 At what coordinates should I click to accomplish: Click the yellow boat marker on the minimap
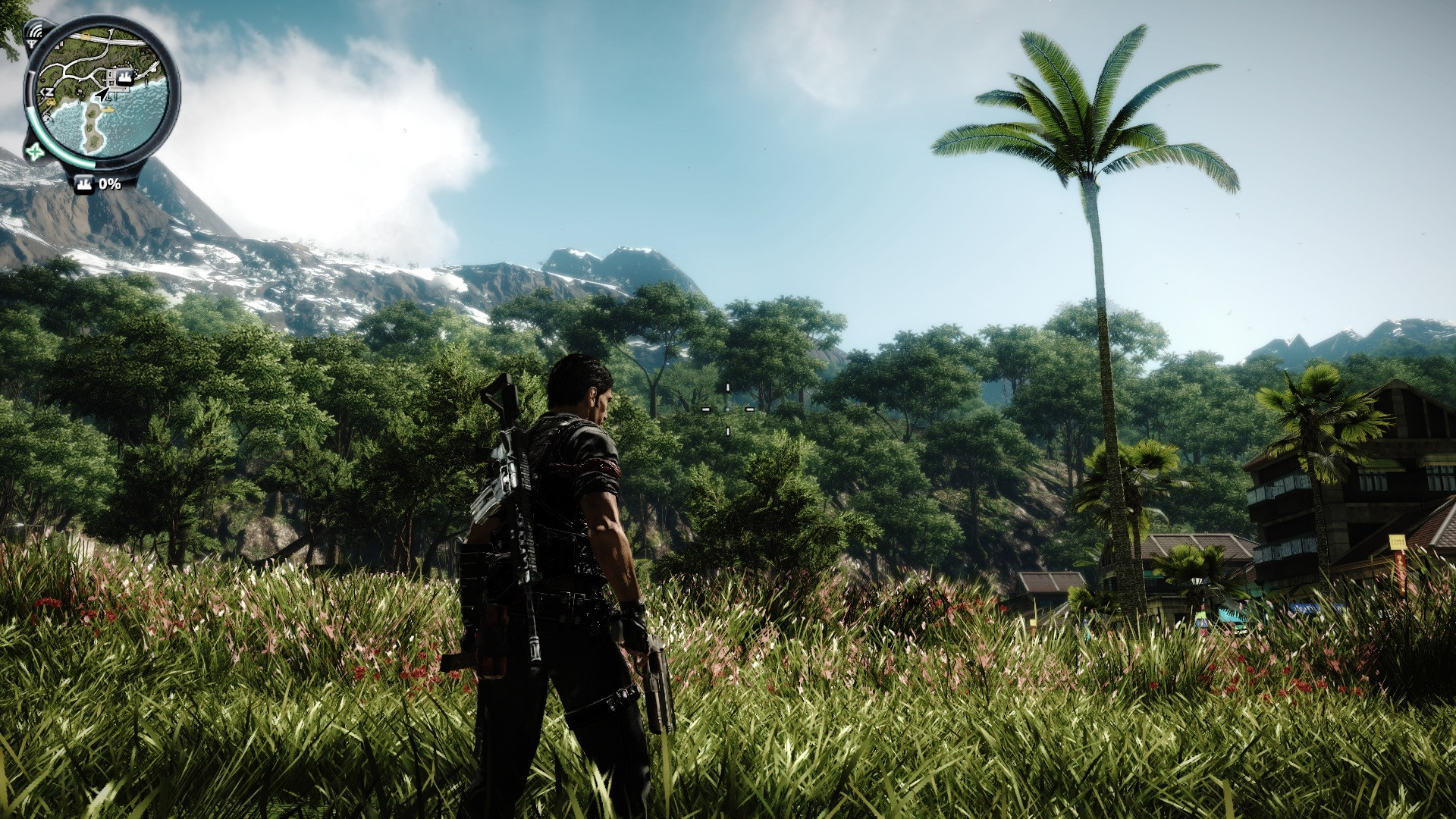[x=108, y=109]
